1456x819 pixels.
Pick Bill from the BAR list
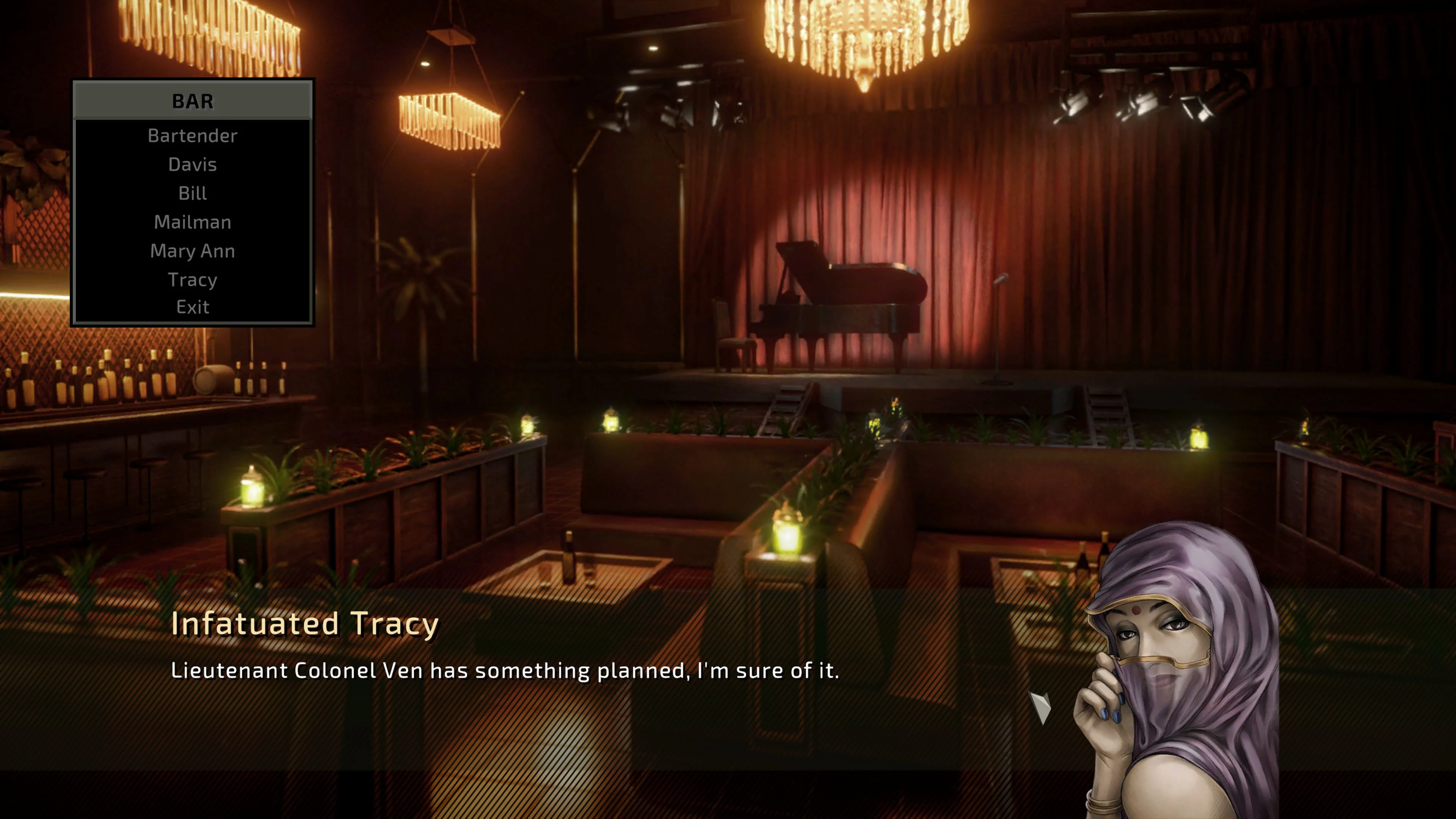click(193, 193)
